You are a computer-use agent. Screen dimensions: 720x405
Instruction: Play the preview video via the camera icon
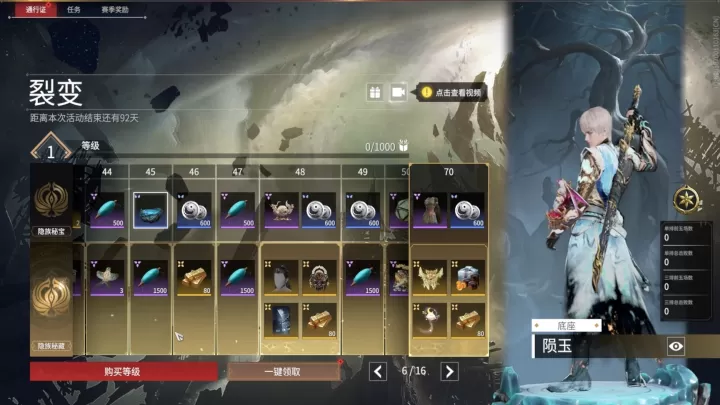point(398,92)
